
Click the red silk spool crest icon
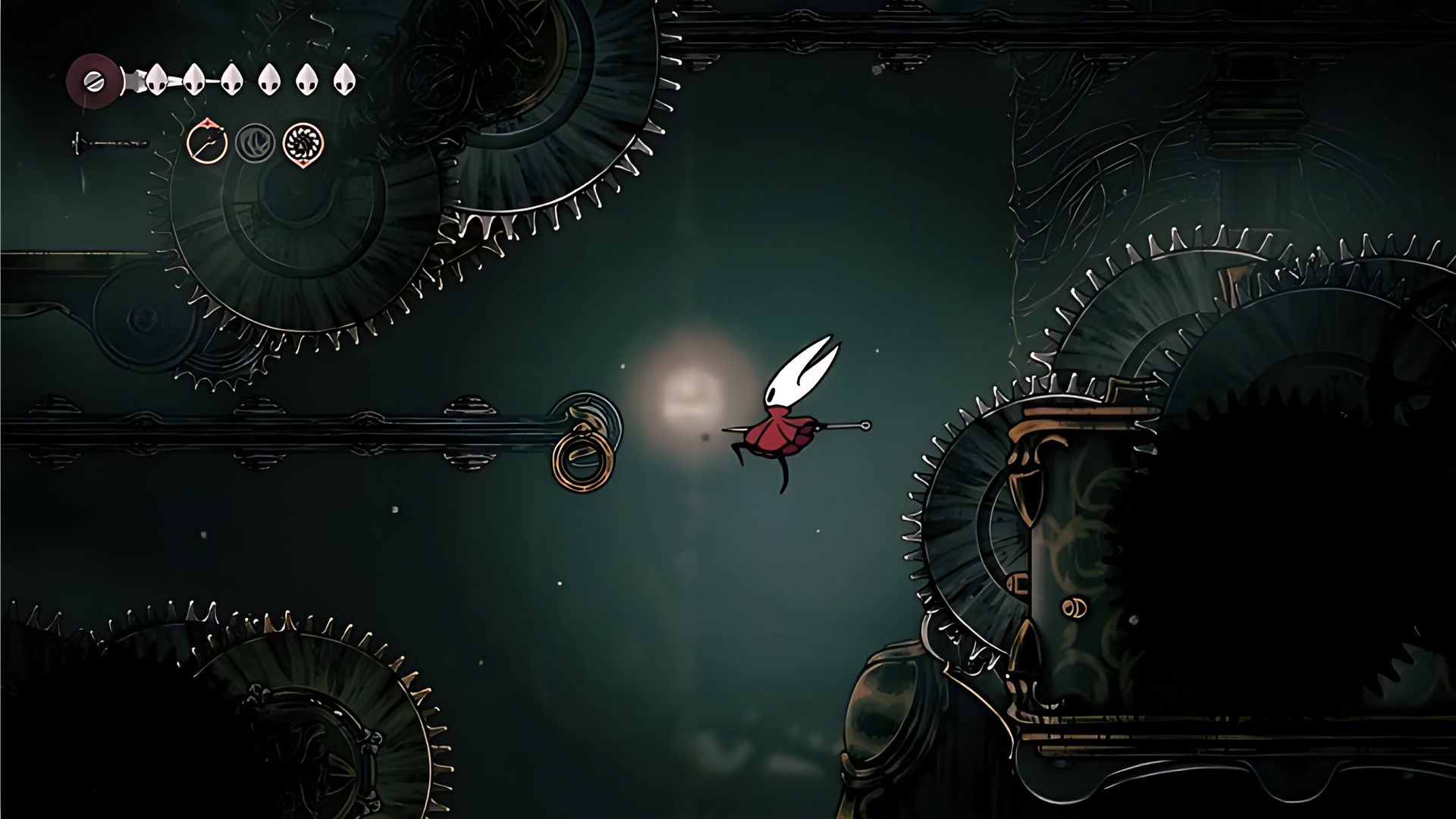(94, 80)
